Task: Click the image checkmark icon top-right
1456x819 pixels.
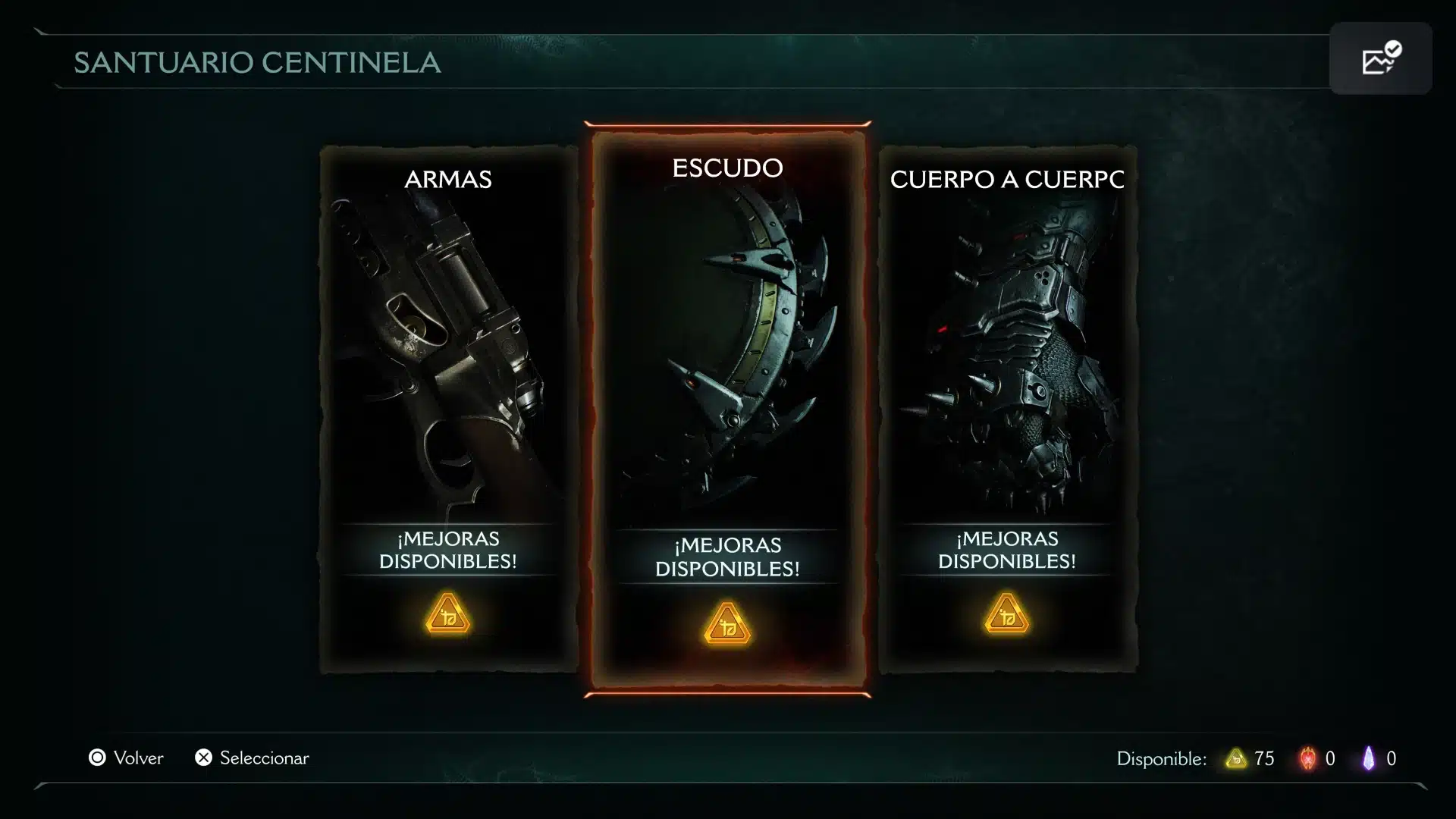Action: pos(1380,58)
